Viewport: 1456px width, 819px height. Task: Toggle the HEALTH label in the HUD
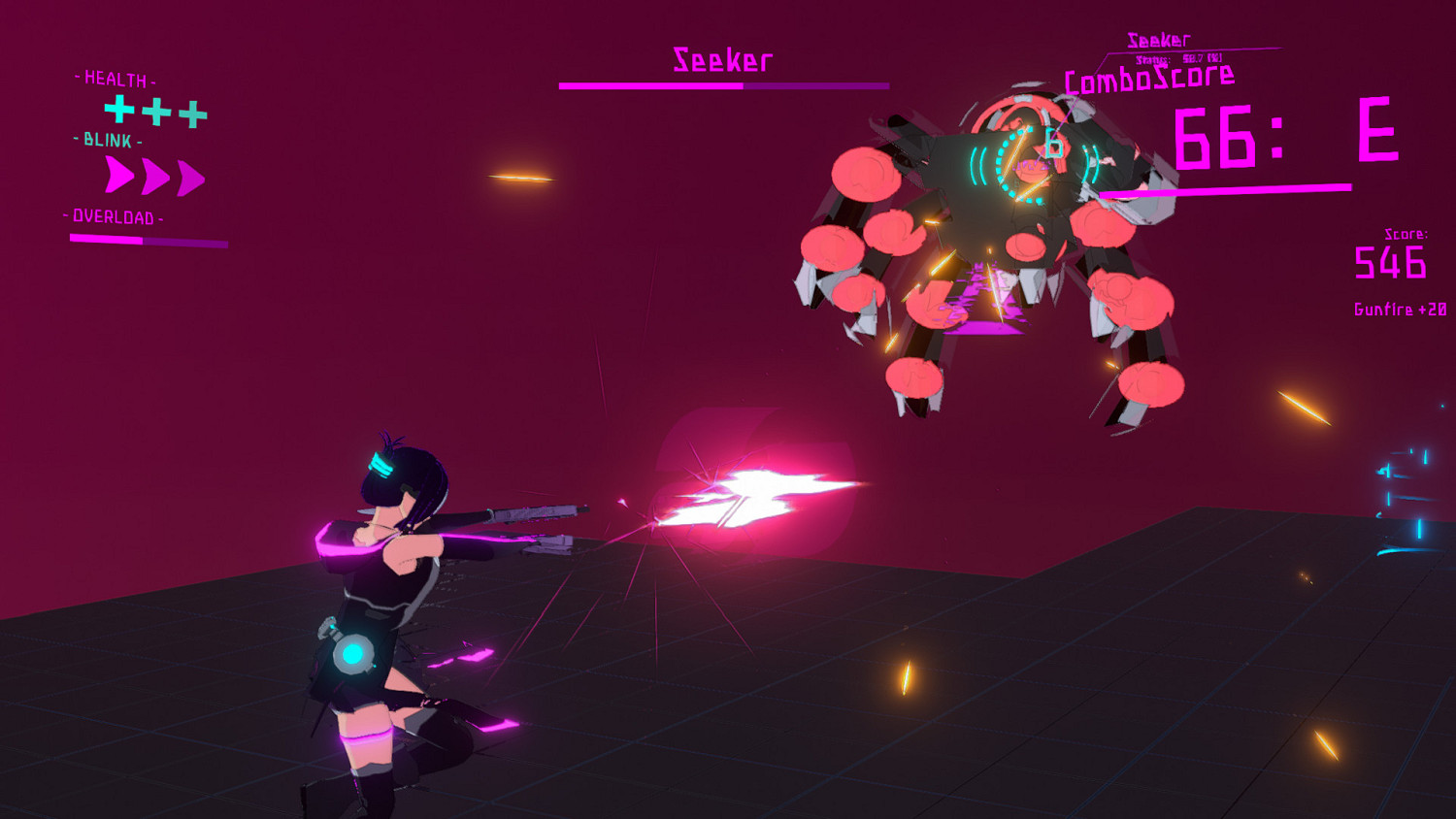click(x=114, y=79)
